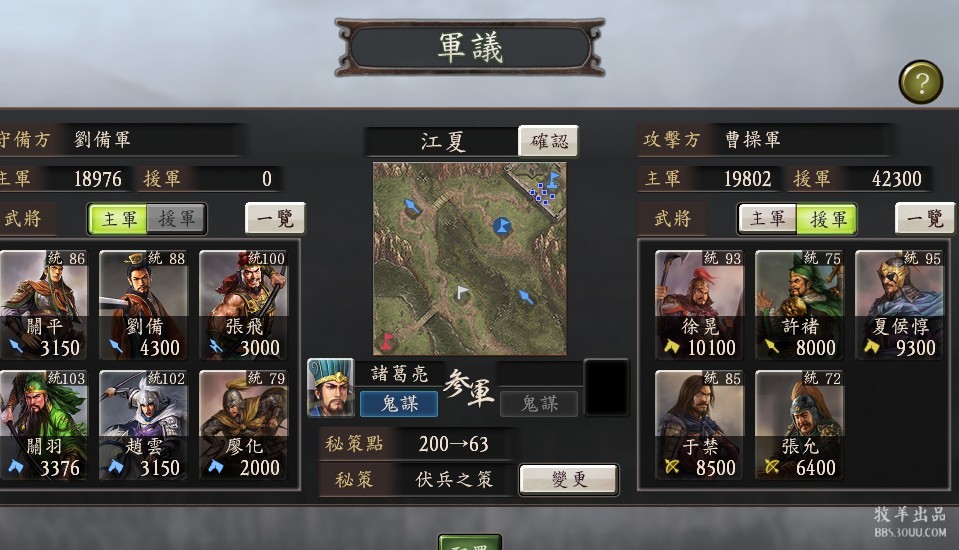
Task: Pick the 張飛 officer card
Action: [243, 305]
